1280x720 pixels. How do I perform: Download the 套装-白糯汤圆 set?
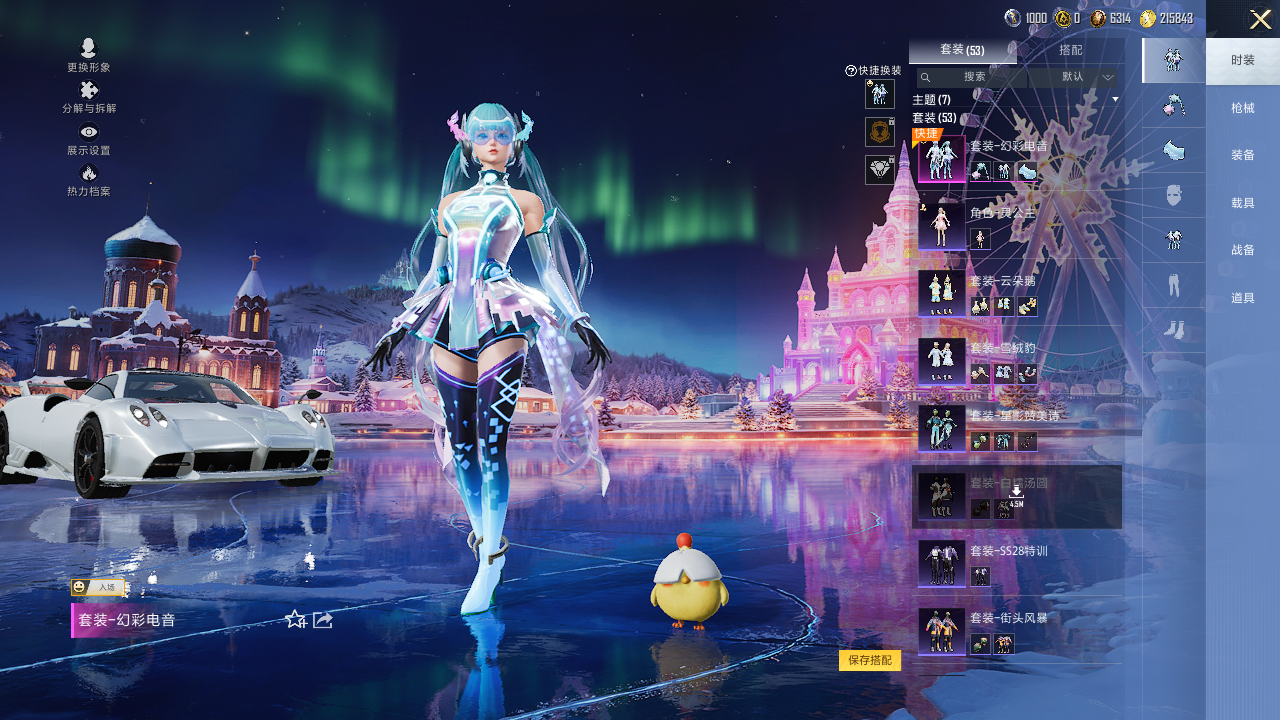click(x=1016, y=491)
